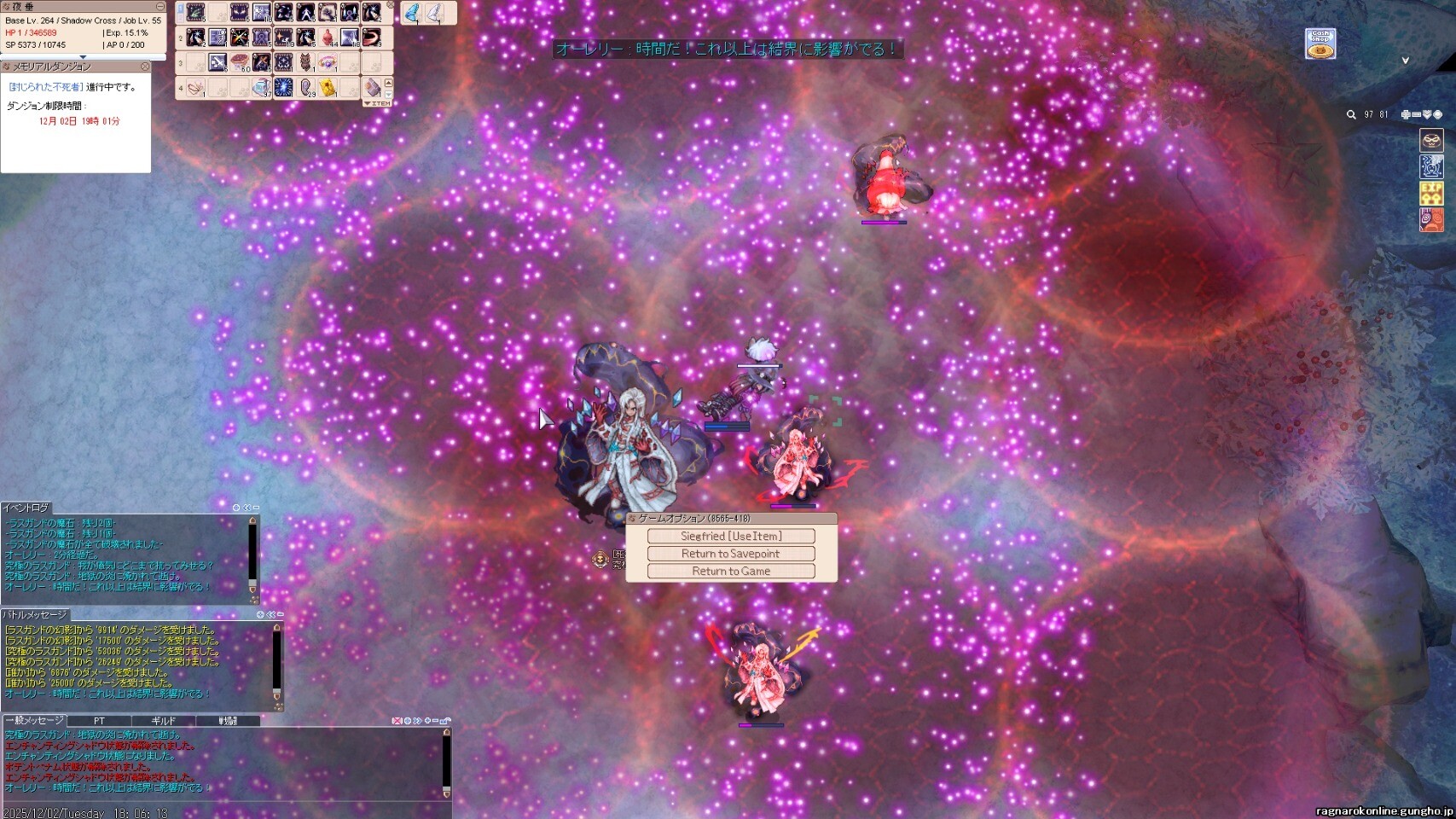Zoom in with the minimap plus button
The width and height of the screenshot is (1456, 819).
click(1406, 114)
